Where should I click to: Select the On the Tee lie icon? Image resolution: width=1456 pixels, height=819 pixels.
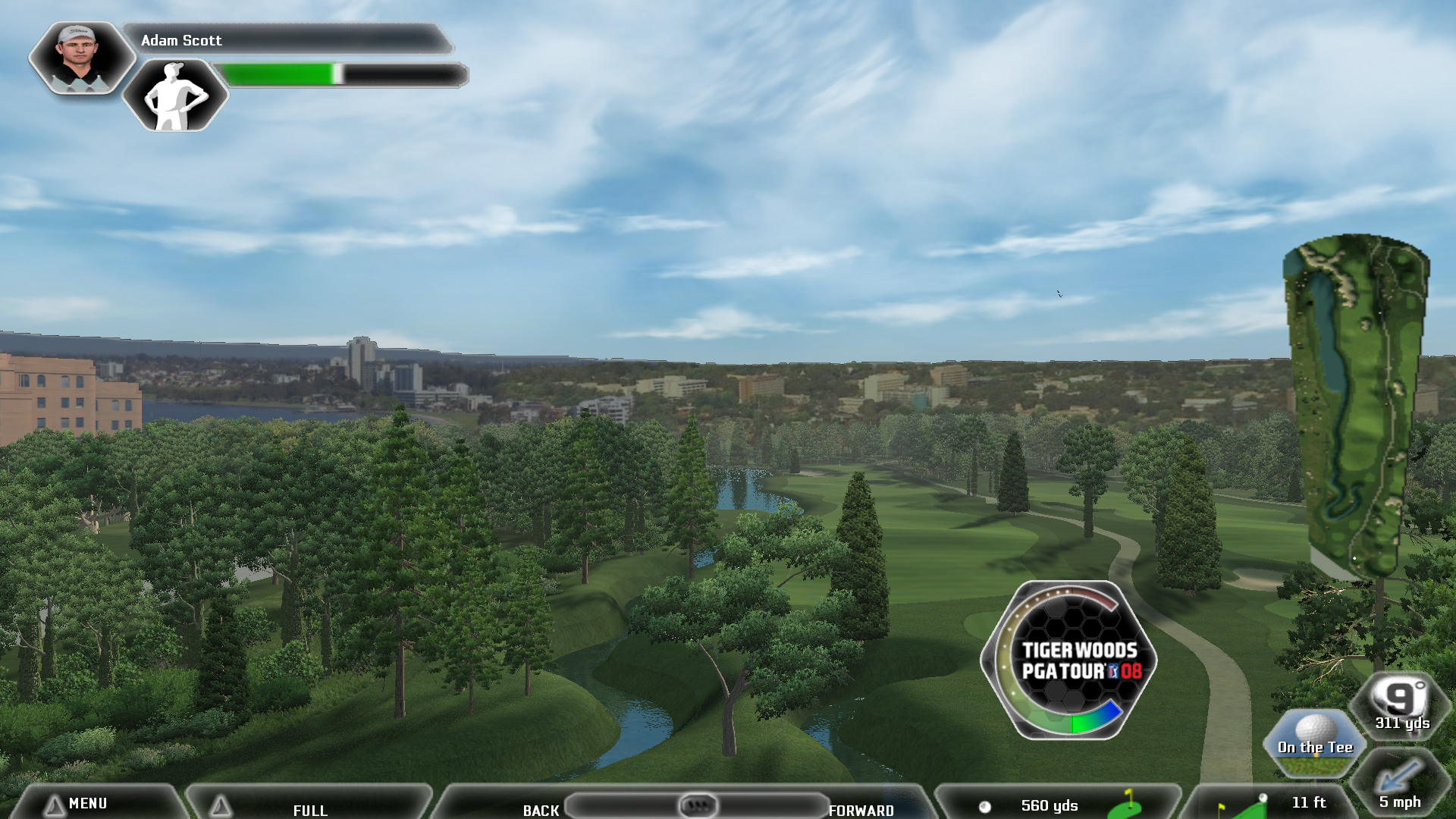coord(1315,742)
